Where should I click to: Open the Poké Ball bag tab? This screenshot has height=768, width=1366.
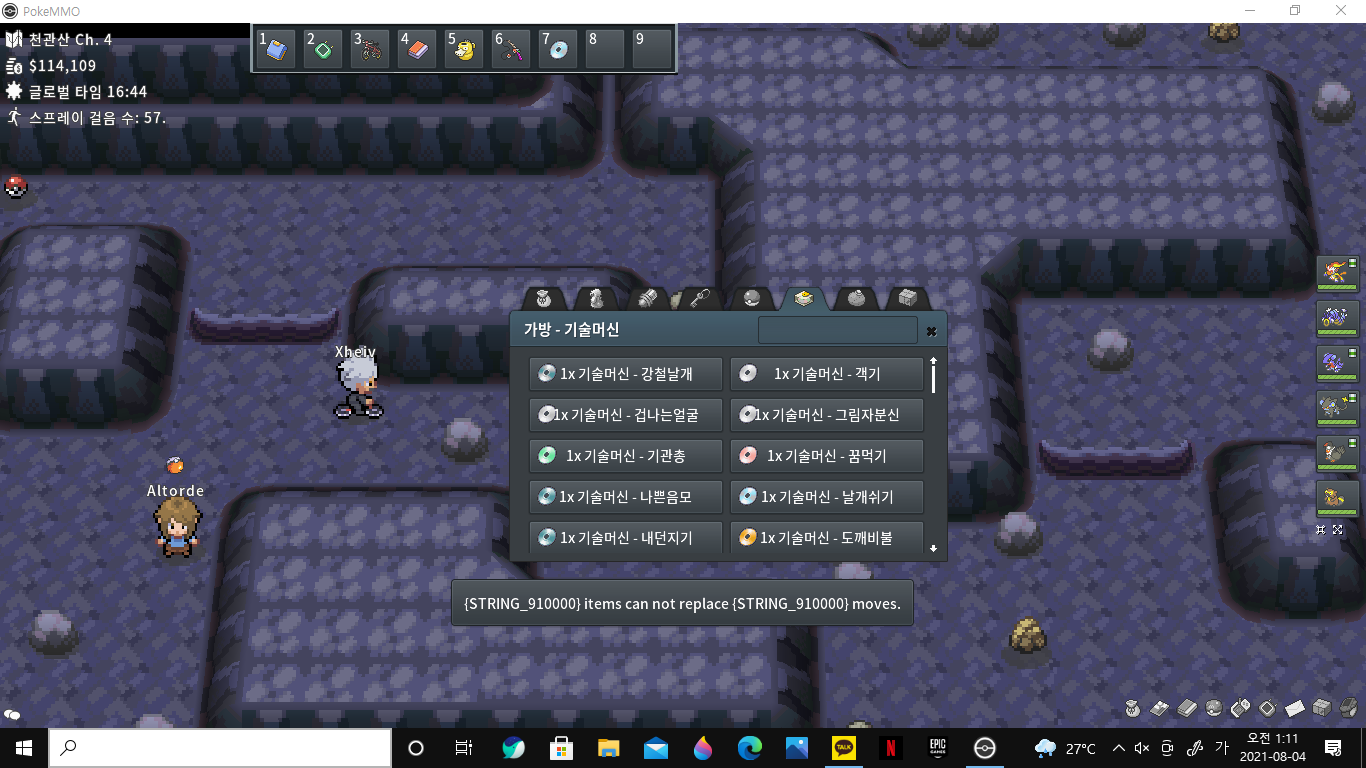click(x=752, y=298)
